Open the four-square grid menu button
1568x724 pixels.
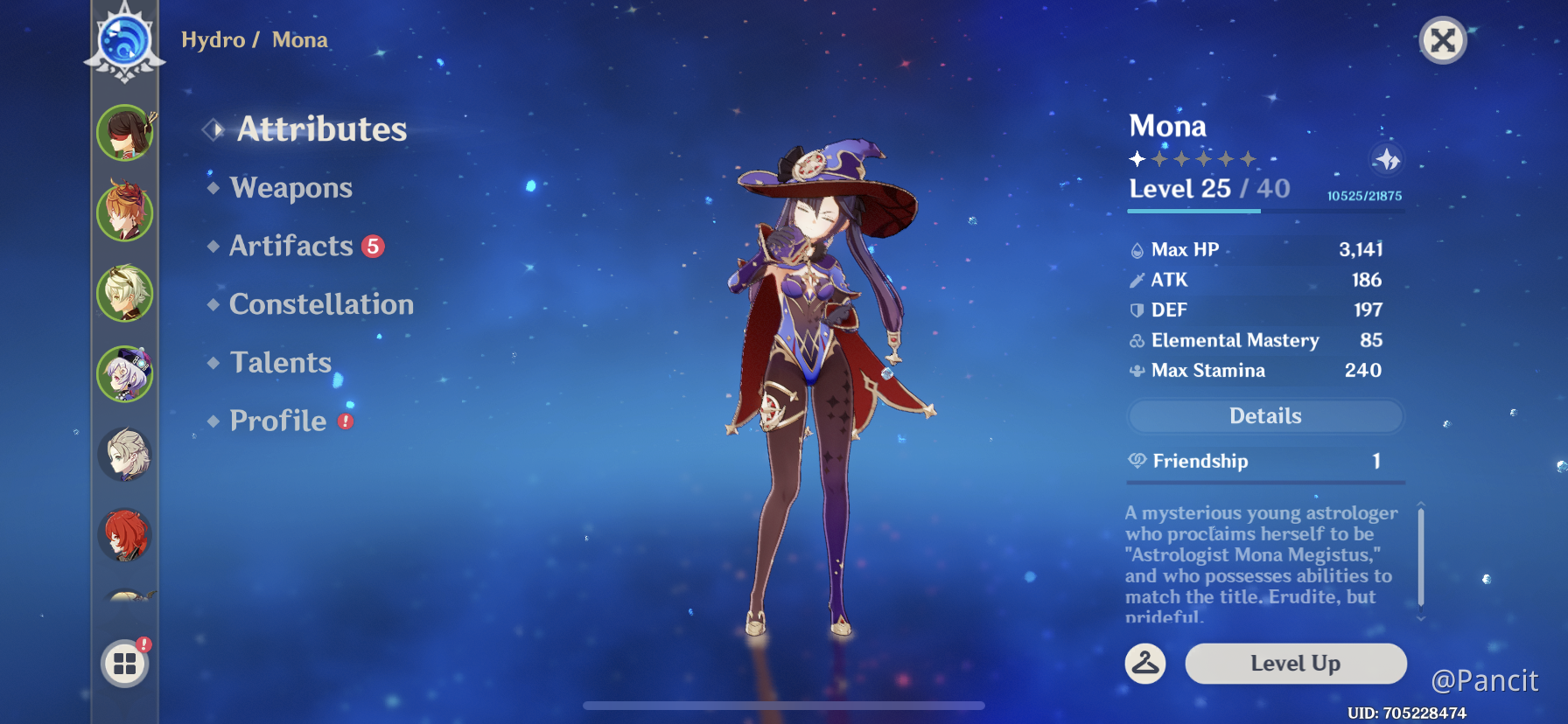click(125, 665)
